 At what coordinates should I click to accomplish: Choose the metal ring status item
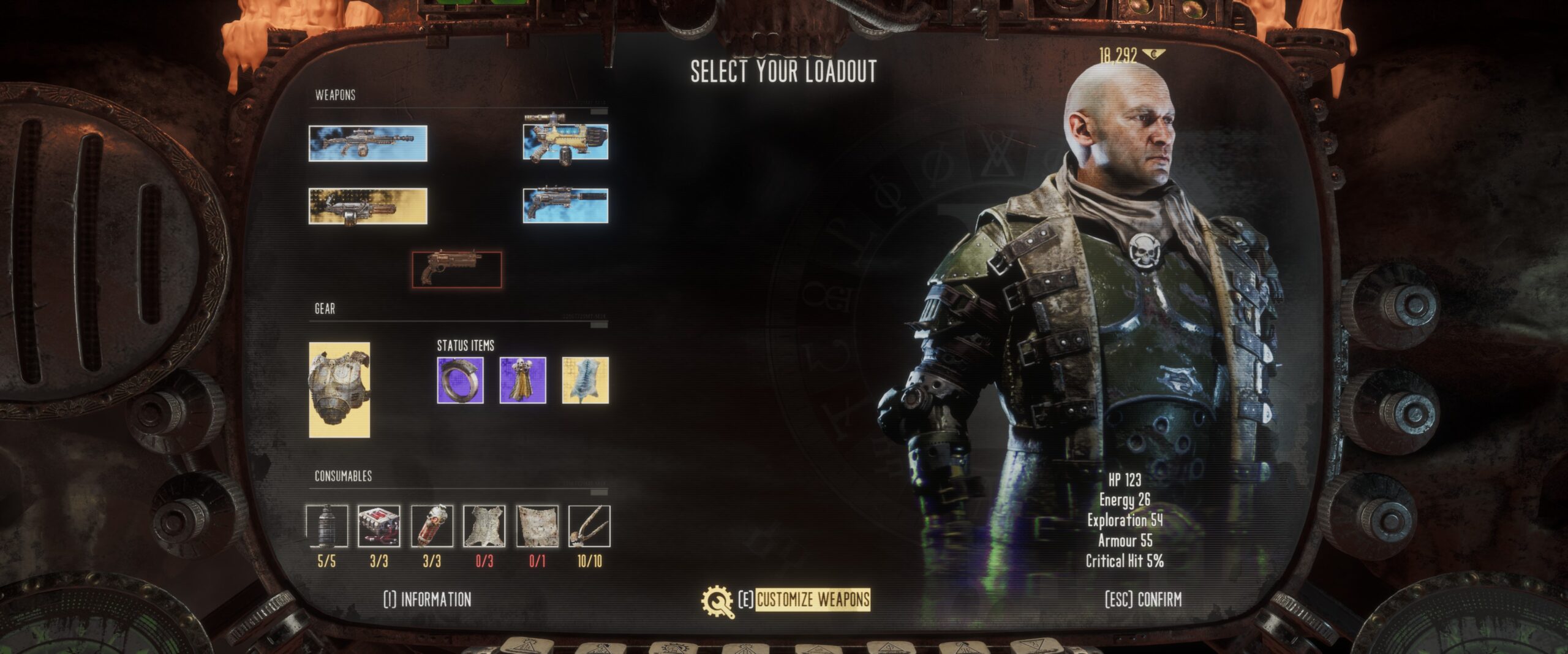point(460,381)
